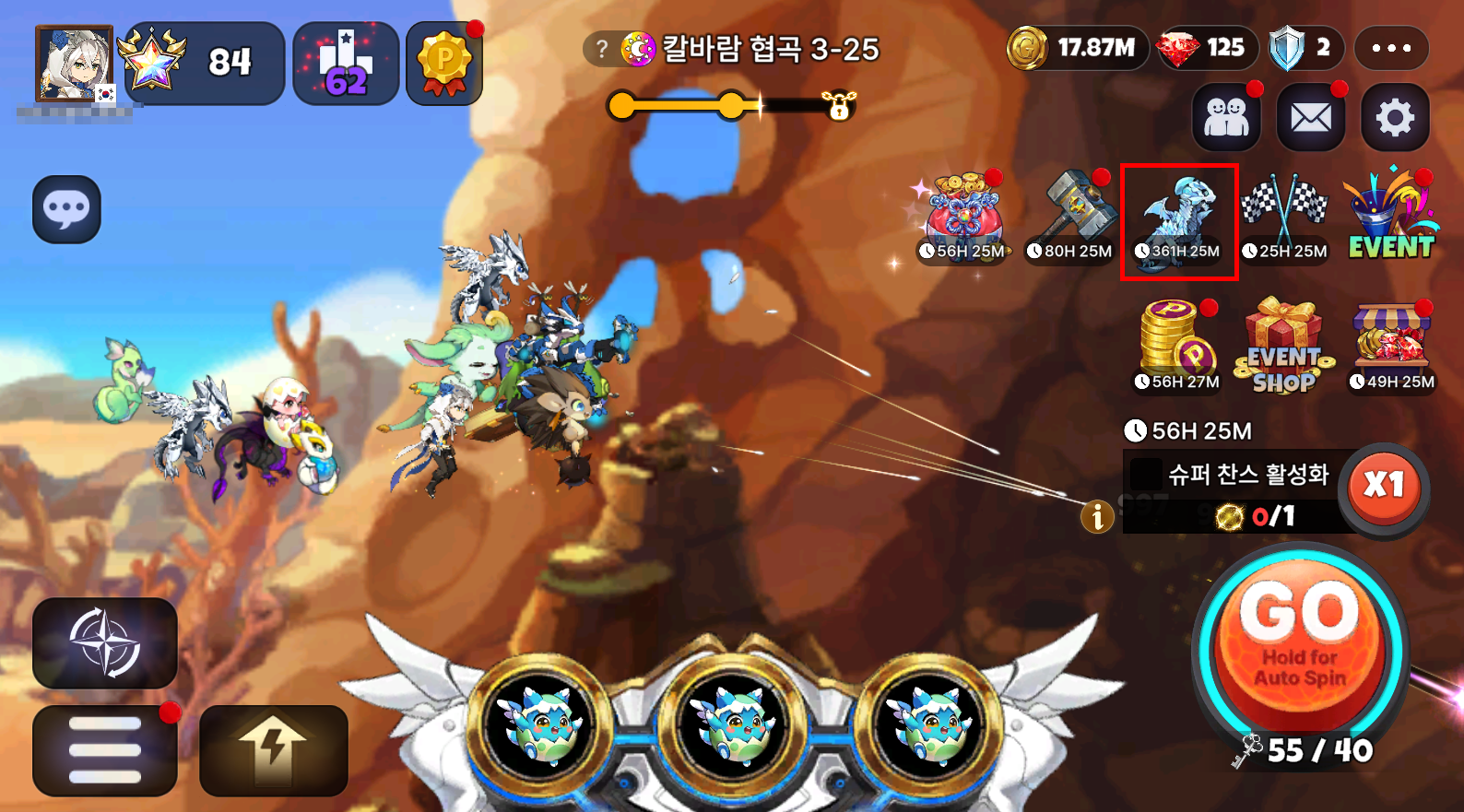Open the hamburger list menu

pos(105,750)
